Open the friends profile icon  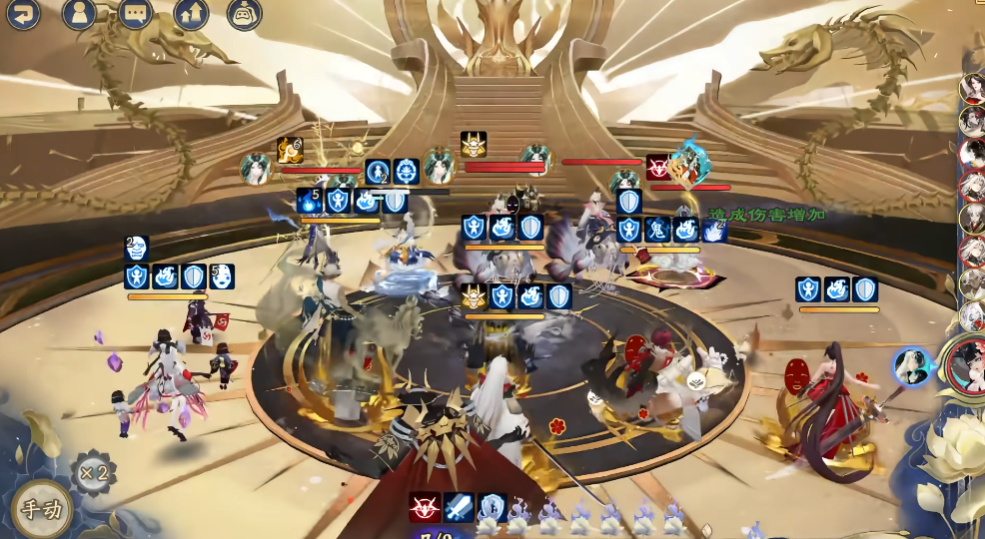79,13
